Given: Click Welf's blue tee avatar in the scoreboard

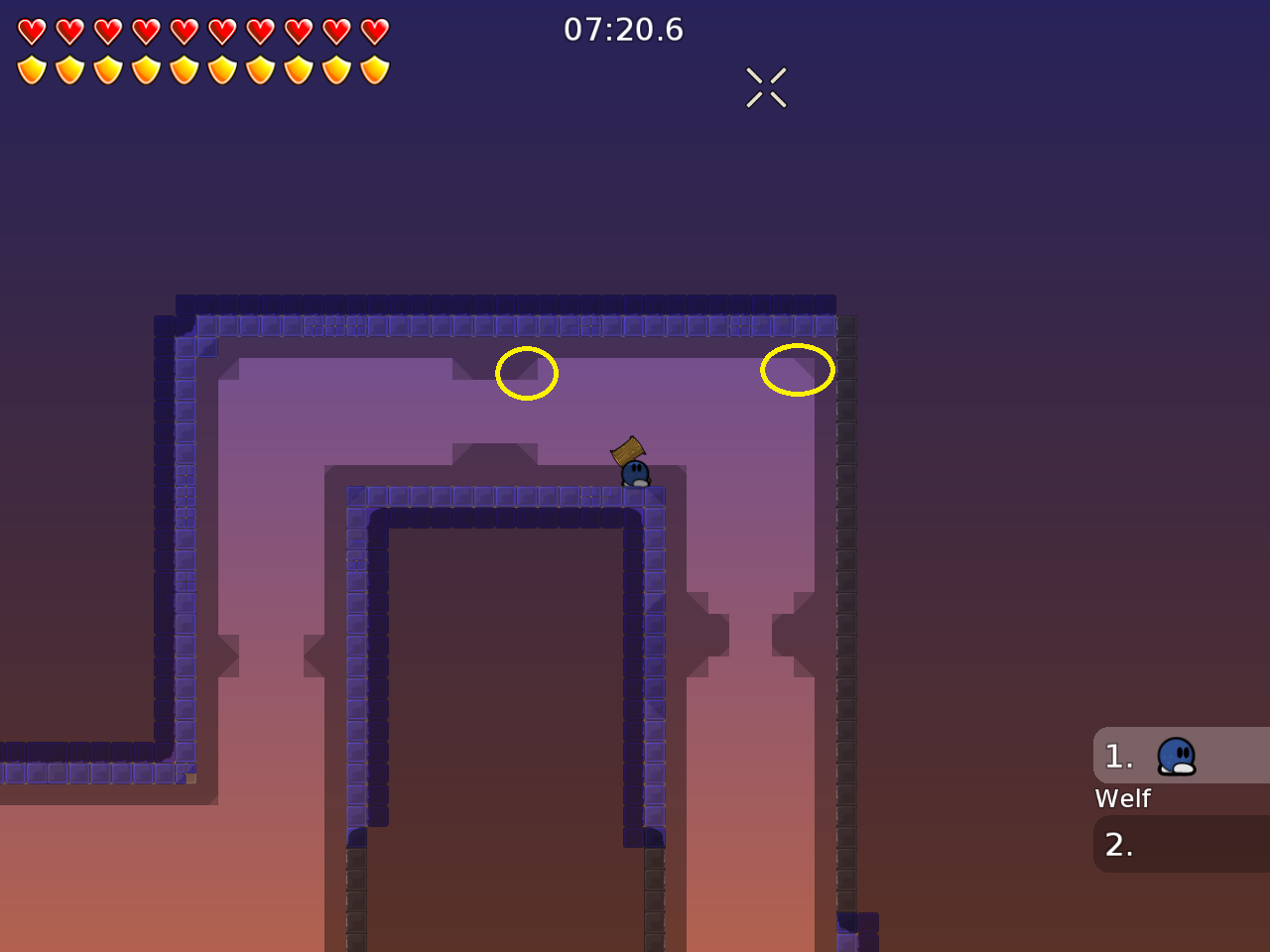Looking at the screenshot, I should [1176, 756].
